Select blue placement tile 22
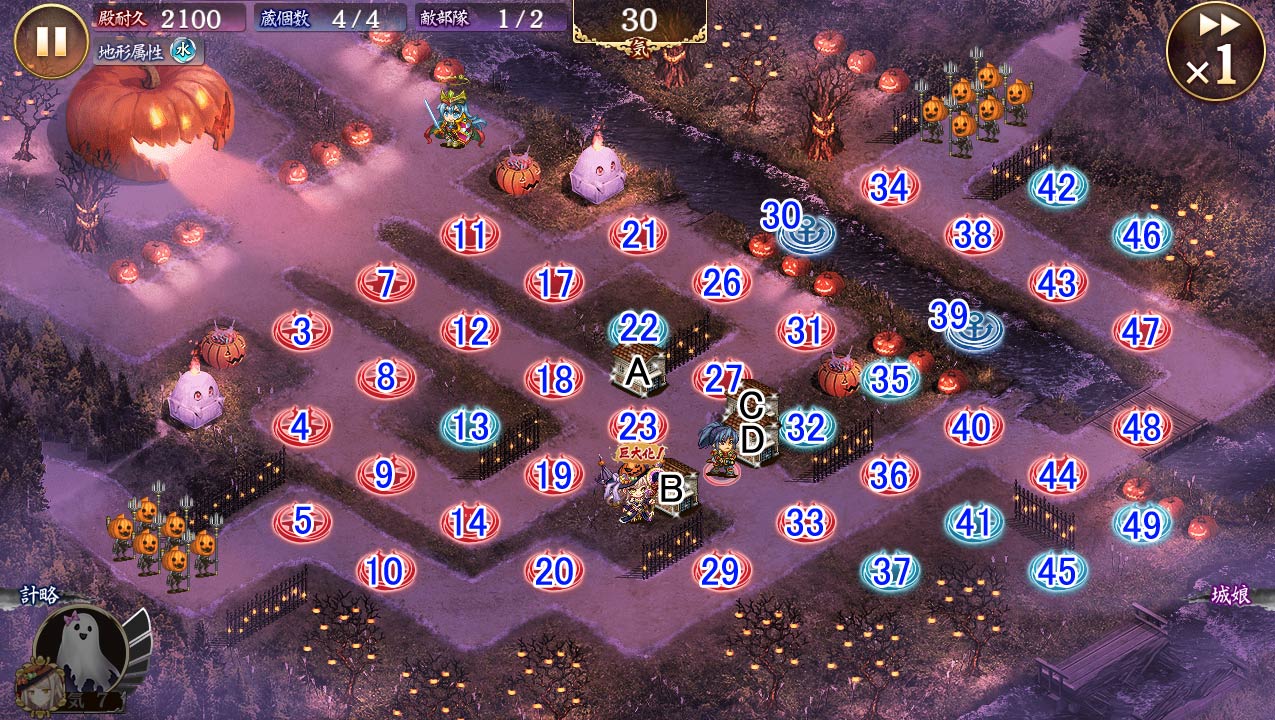This screenshot has height=720, width=1275. 638,328
